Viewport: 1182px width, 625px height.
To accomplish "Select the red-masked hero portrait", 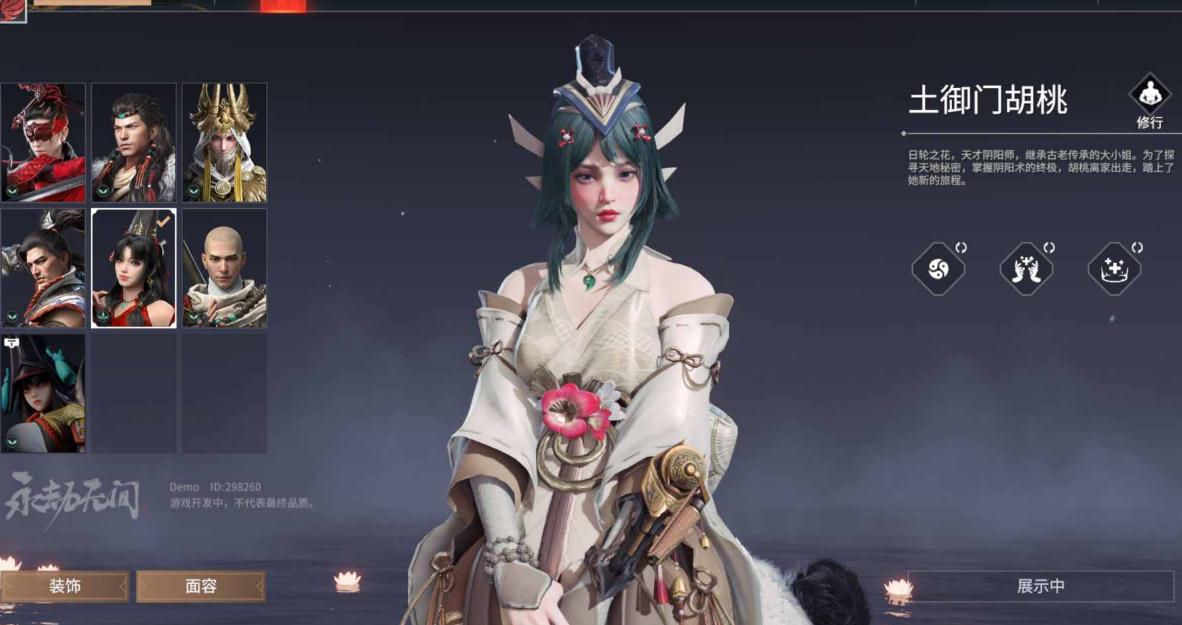I will tap(43, 143).
